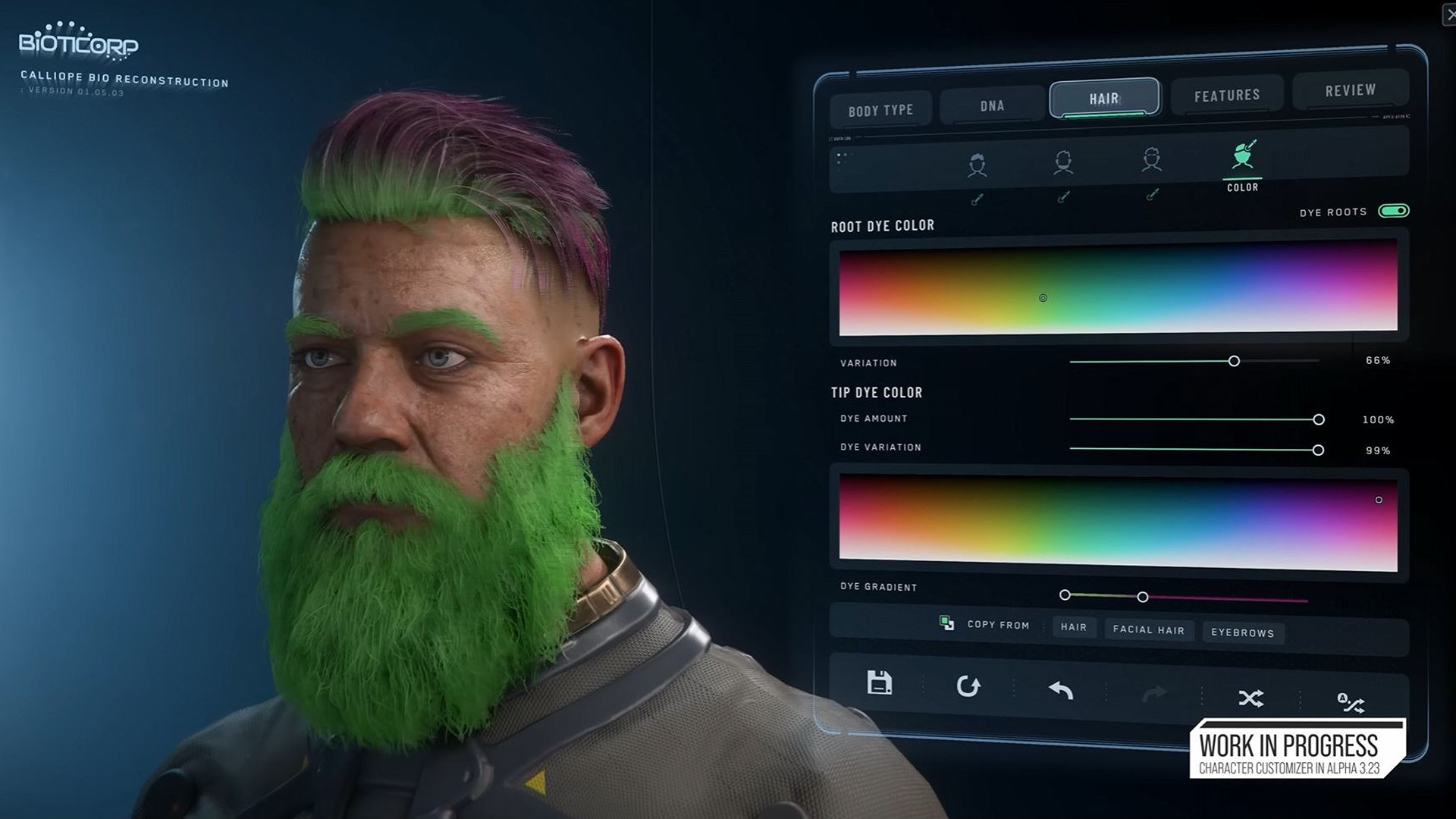Viewport: 1456px width, 819px height.
Task: Expand the Review section
Action: [x=1351, y=89]
